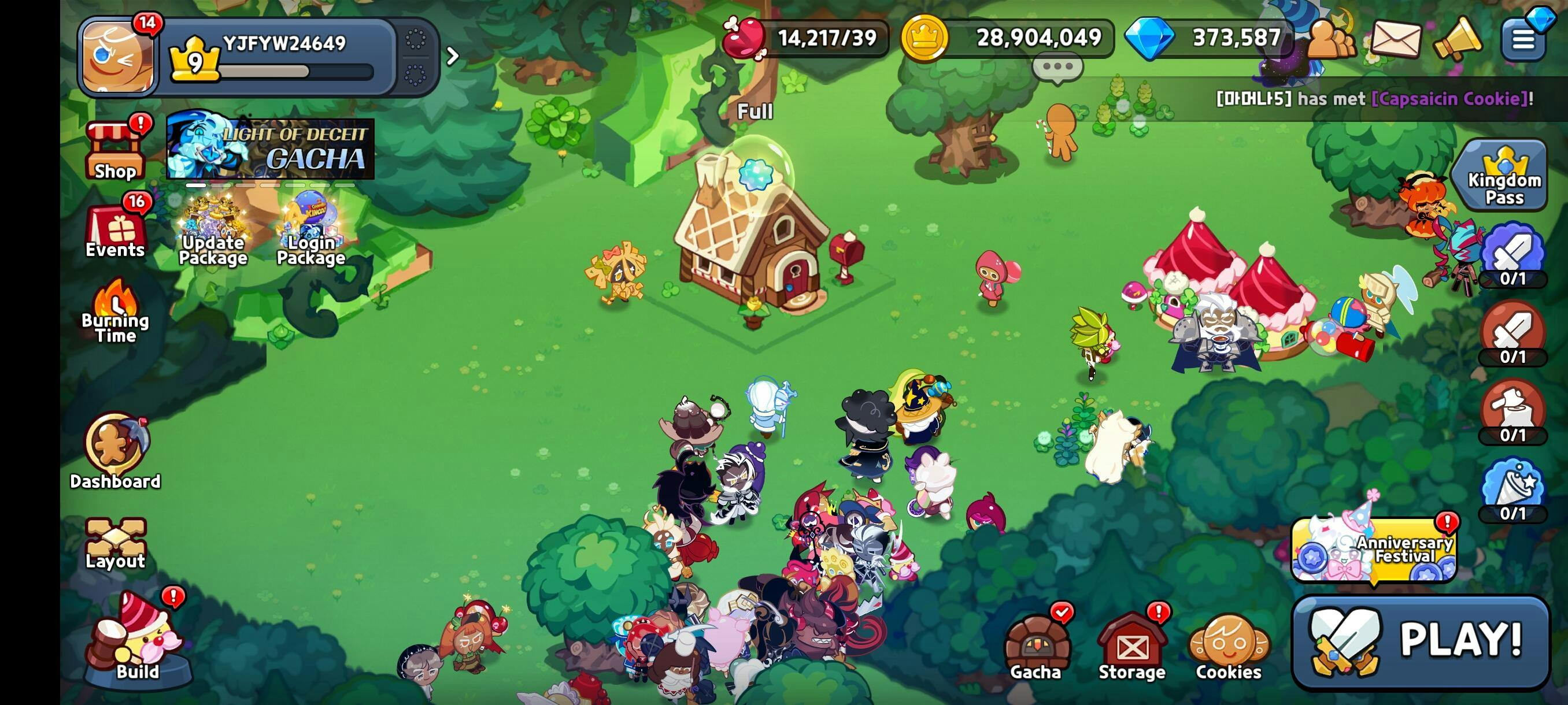The image size is (1568, 705).
Task: Check the Burning Time event
Action: [x=115, y=311]
